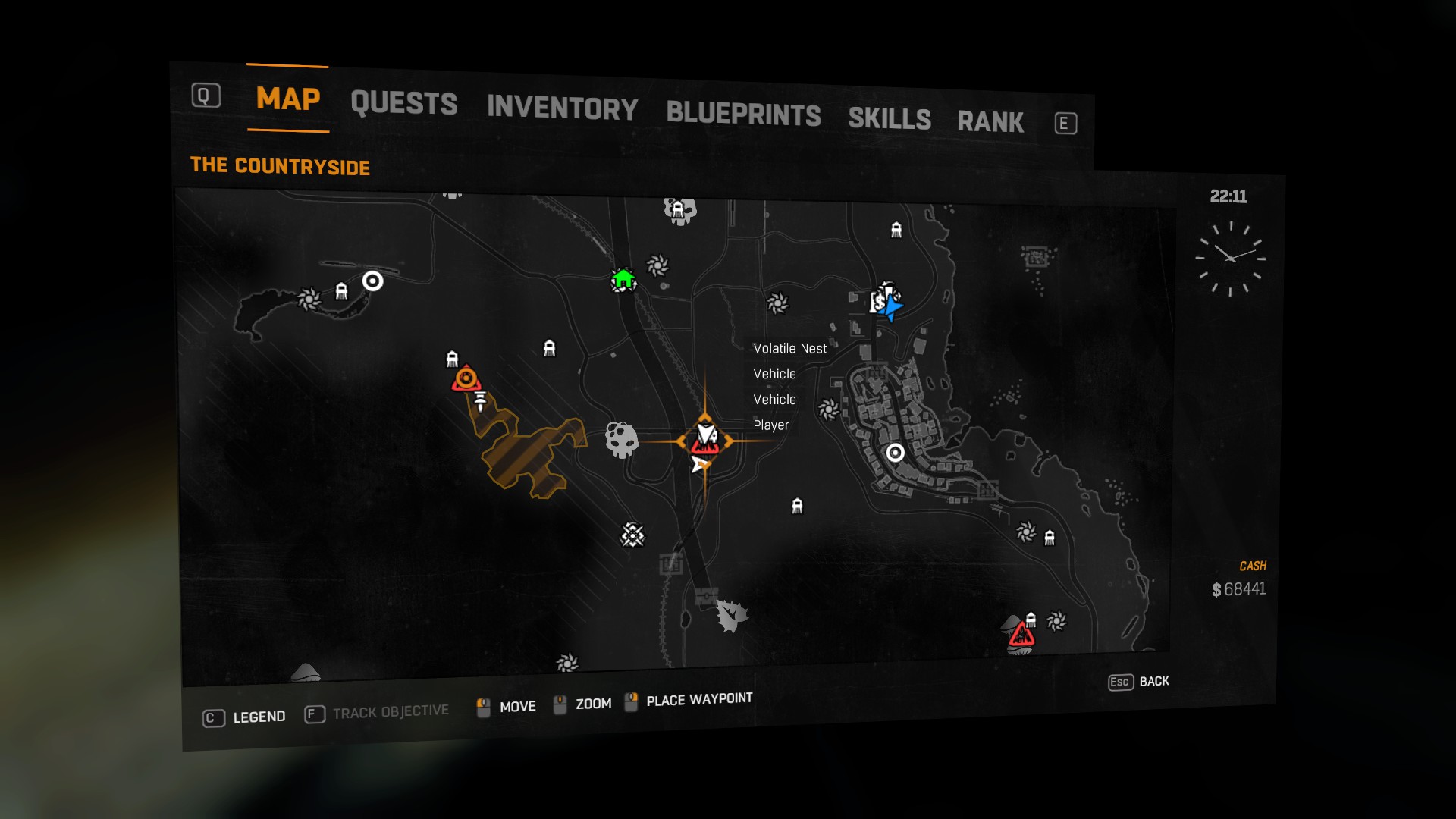Screen dimensions: 1456x819
Task: Click the wolf head map marker
Action: point(731,615)
